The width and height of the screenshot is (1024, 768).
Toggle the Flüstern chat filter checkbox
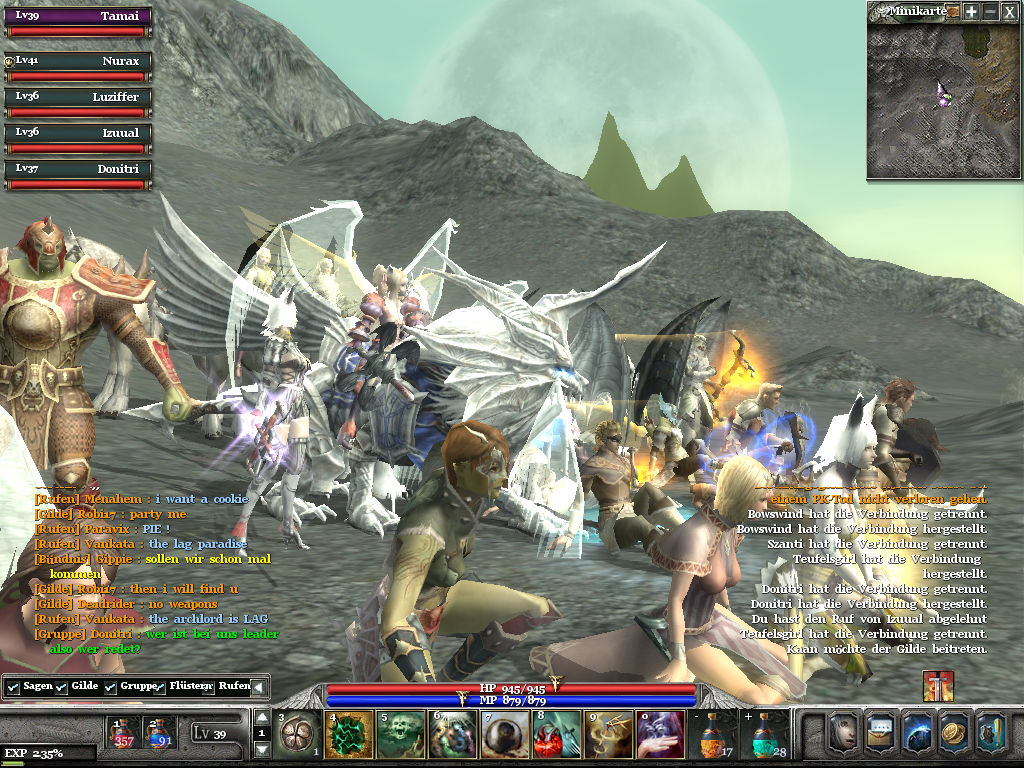click(160, 688)
